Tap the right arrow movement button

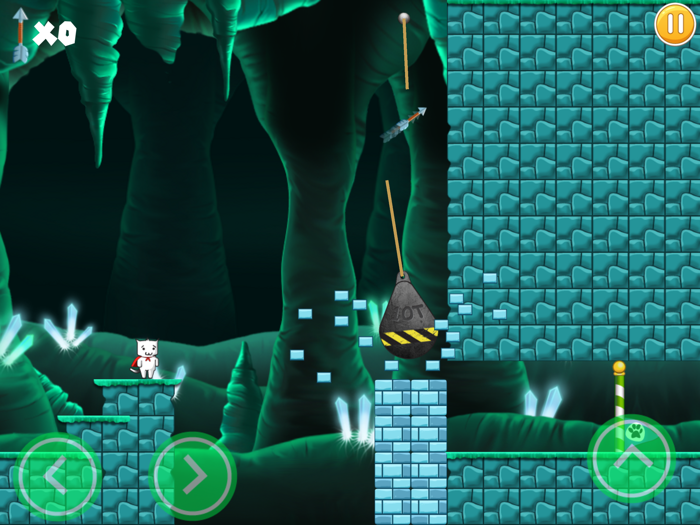(192, 477)
